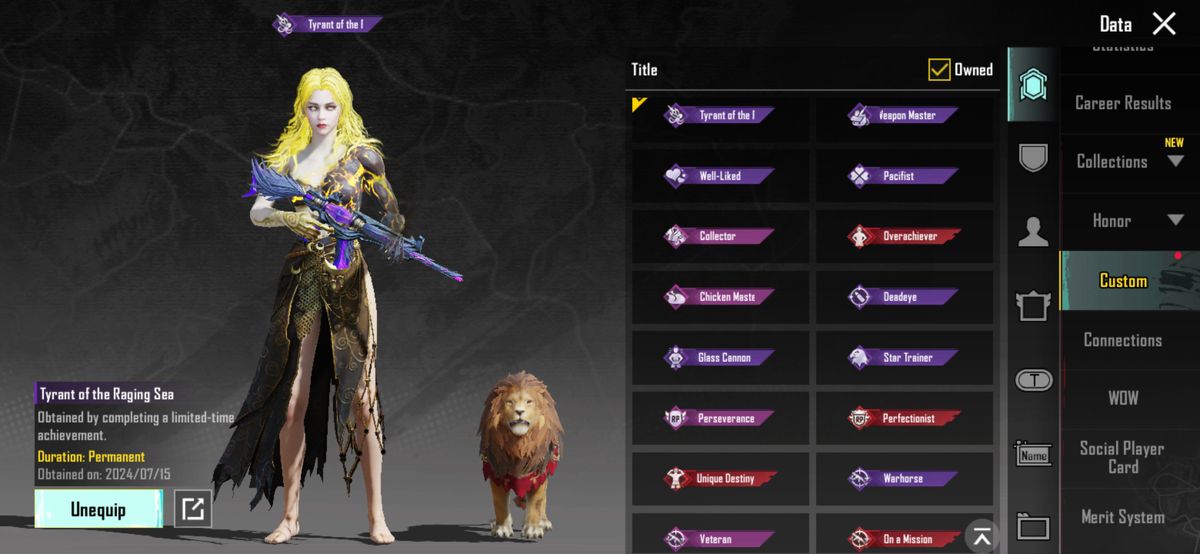The width and height of the screenshot is (1200, 554).
Task: Select the Pacifist title
Action: point(905,176)
